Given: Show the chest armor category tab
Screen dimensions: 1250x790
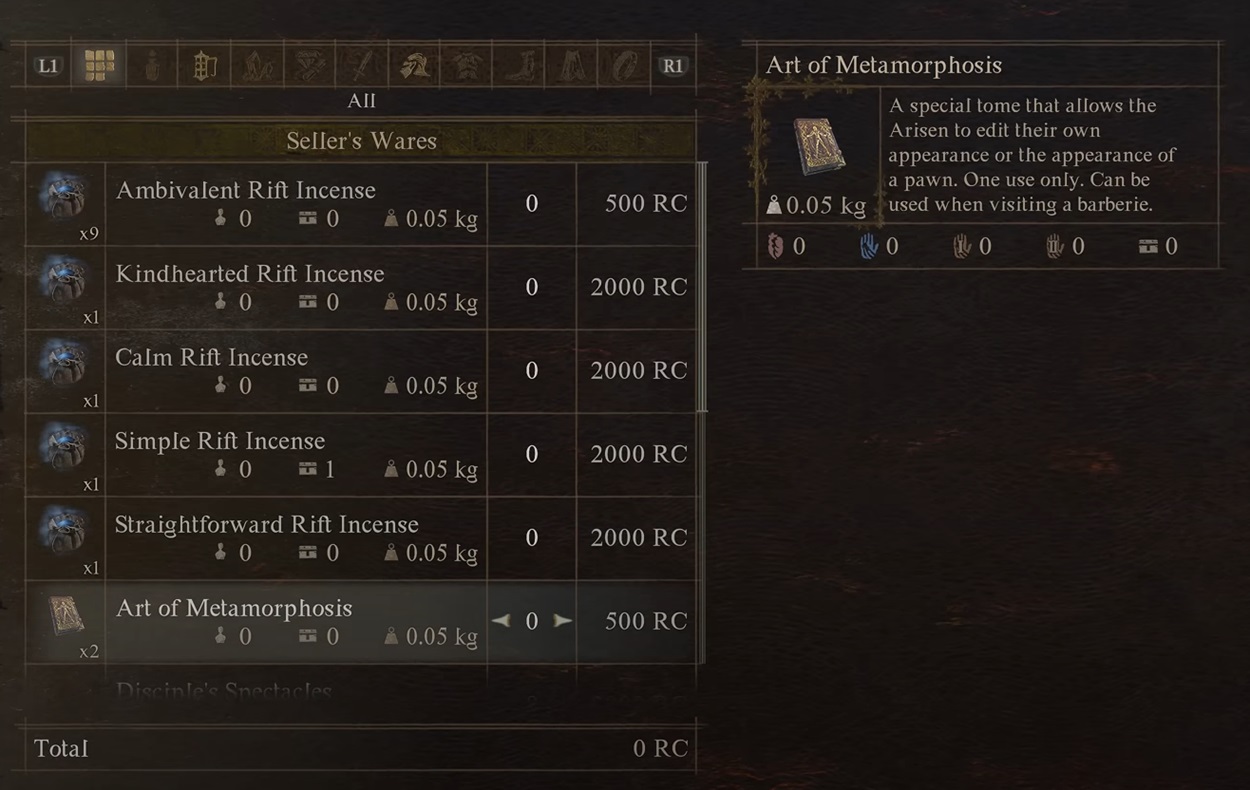Looking at the screenshot, I should tap(466, 66).
